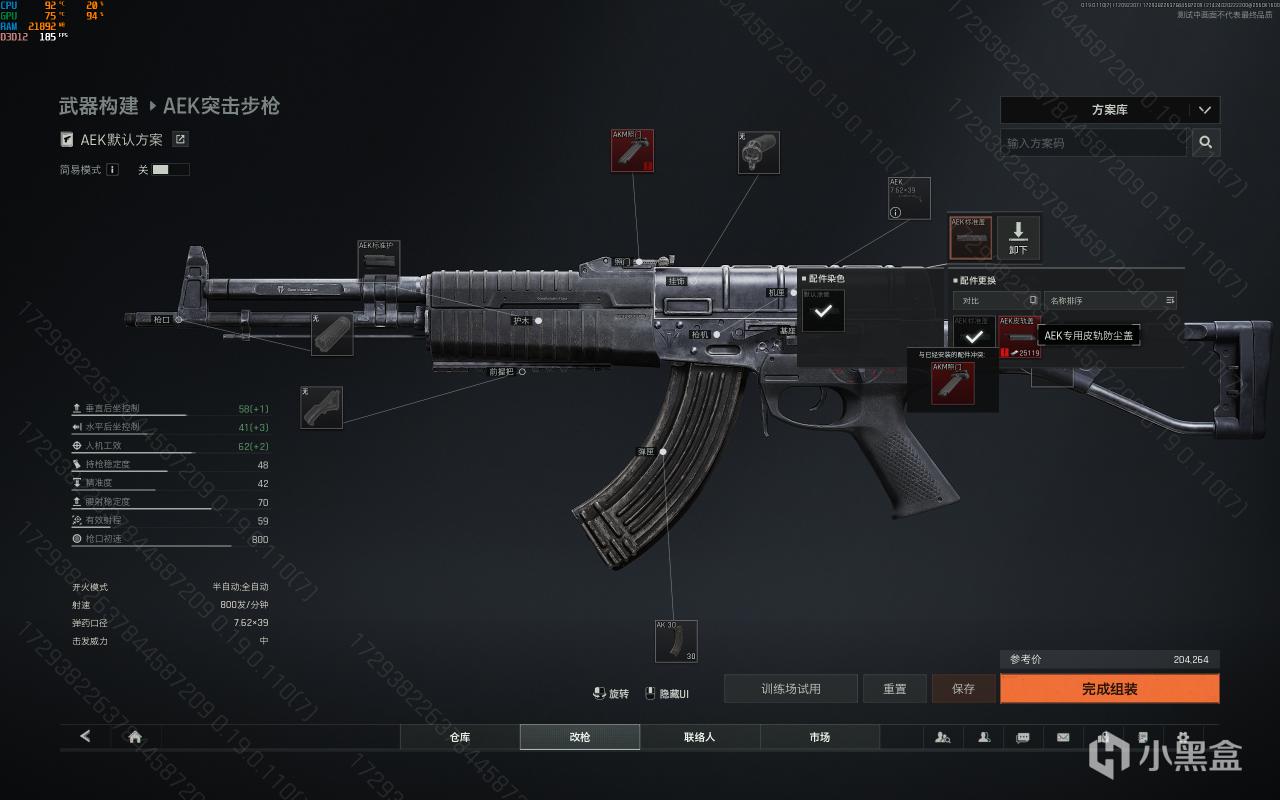The height and width of the screenshot is (800, 1280).
Task: Switch to the 仓库 warehouse tab
Action: click(459, 737)
